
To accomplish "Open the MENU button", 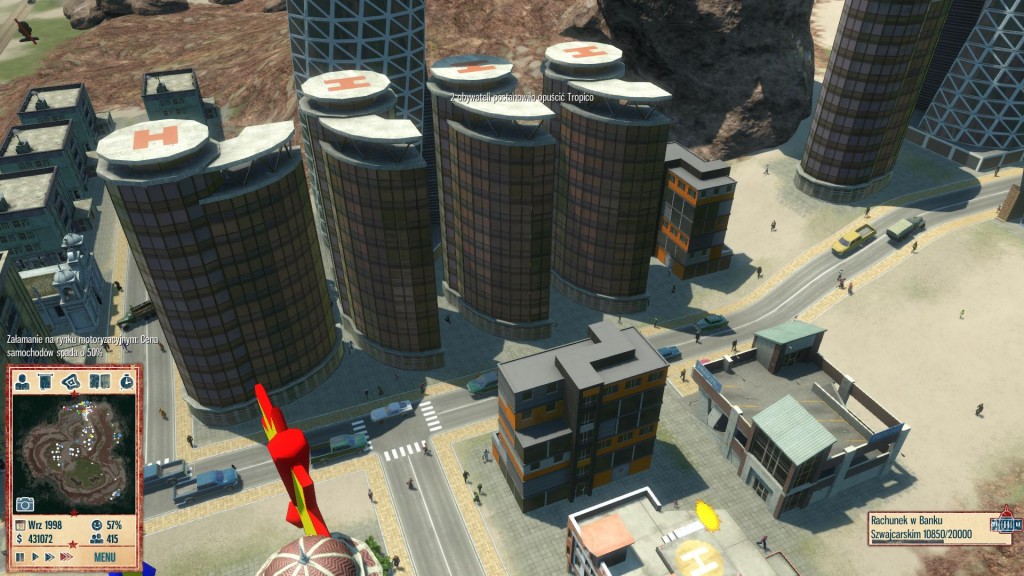I will tap(105, 556).
